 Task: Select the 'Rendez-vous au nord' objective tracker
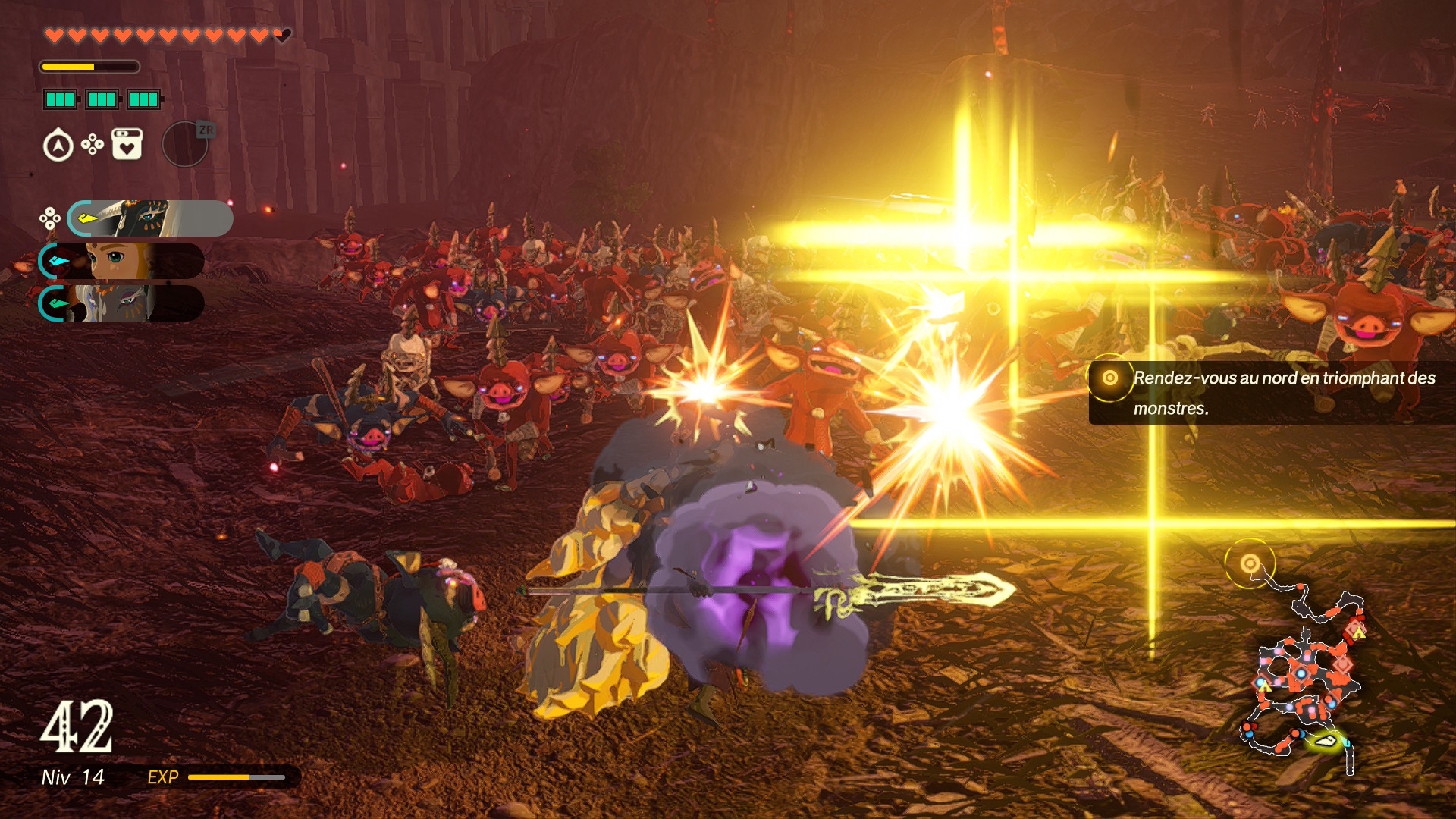1271,393
